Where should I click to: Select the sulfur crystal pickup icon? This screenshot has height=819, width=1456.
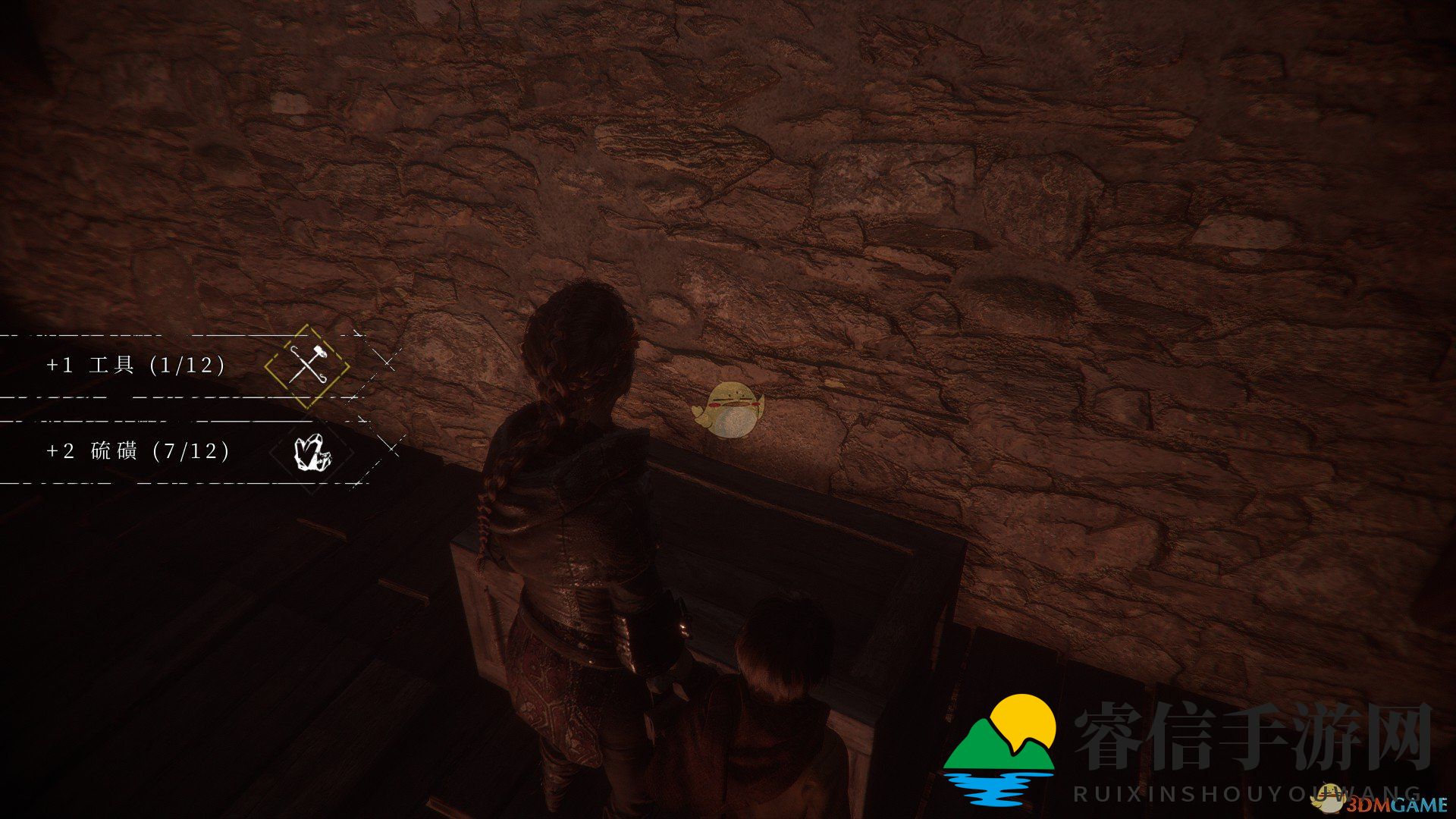tap(312, 453)
